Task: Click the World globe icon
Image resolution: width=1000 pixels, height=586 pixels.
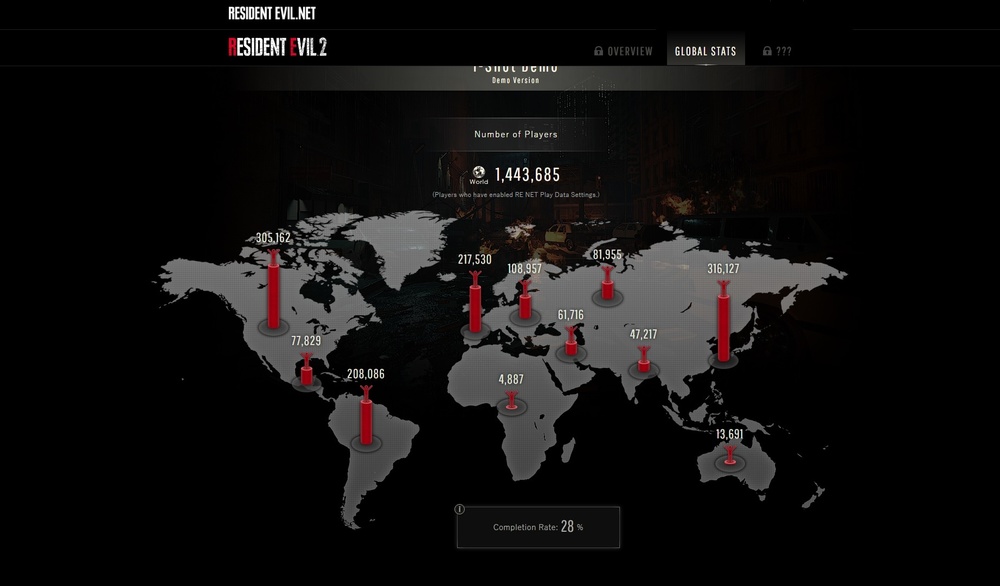Action: tap(479, 172)
